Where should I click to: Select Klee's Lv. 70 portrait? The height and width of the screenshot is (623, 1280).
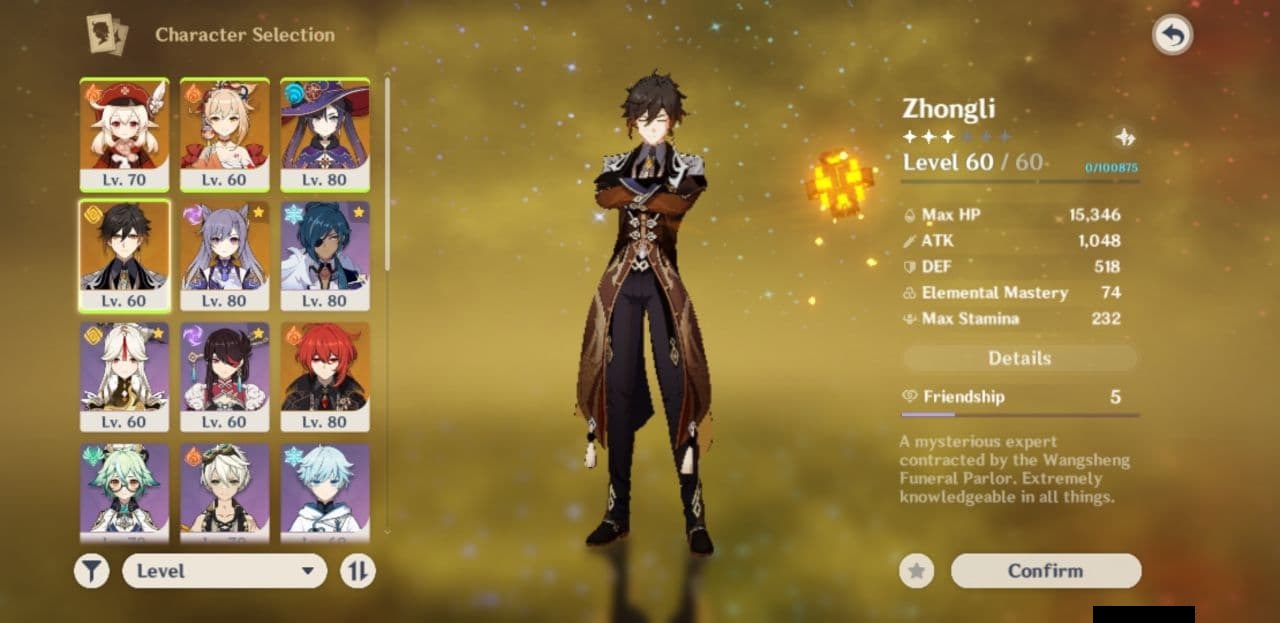point(125,134)
